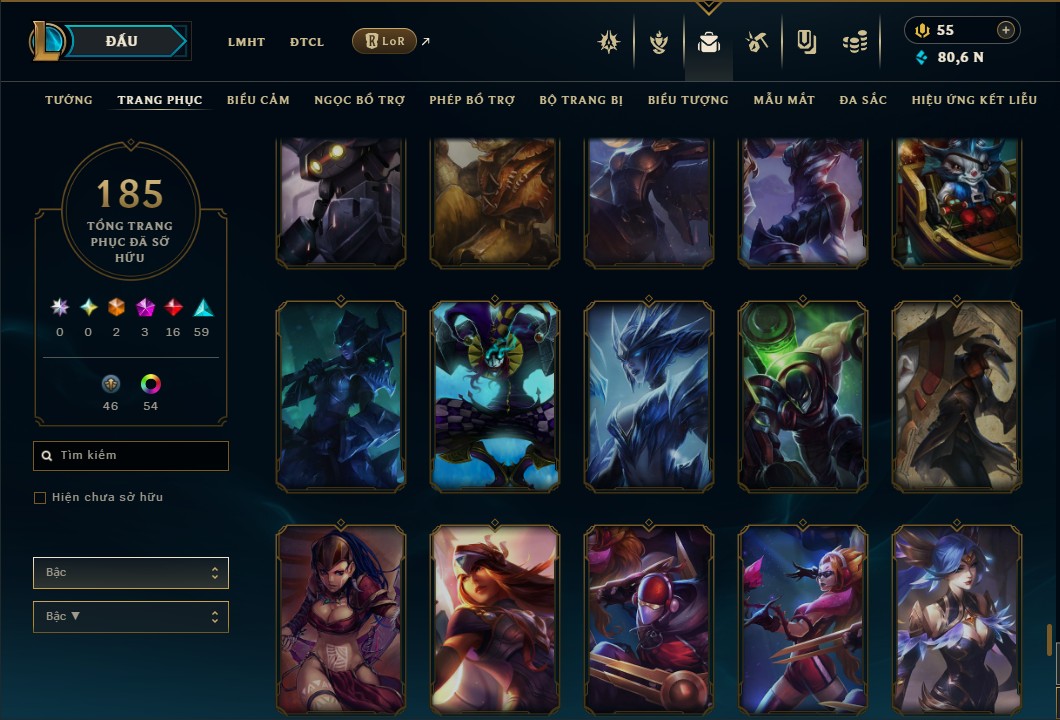Select the PHÉP BỔ TRỢ tab
Image resolution: width=1060 pixels, height=720 pixels.
click(472, 100)
